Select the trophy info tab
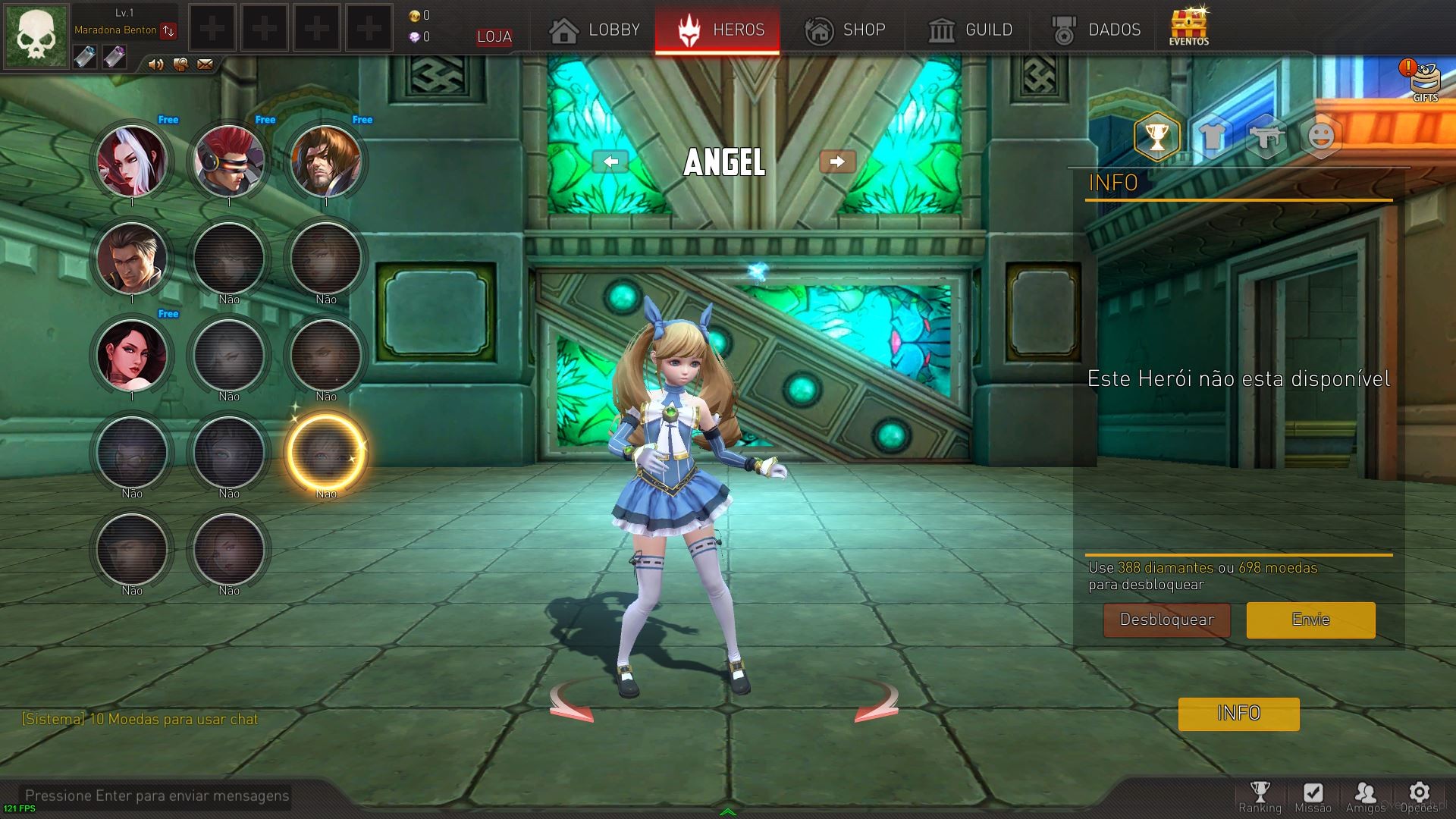The image size is (1456, 819). click(1156, 137)
